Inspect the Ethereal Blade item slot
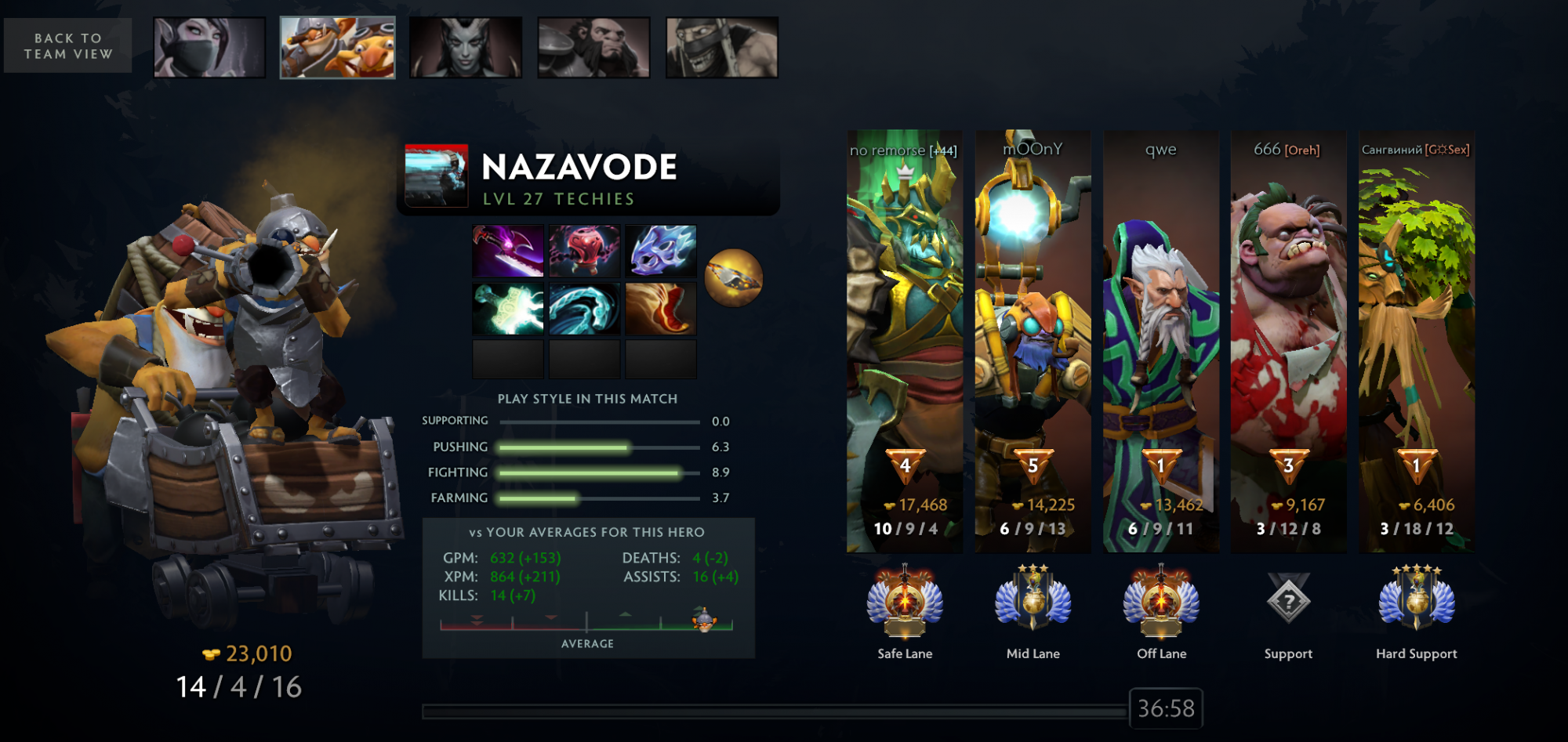1568x742 pixels. [x=508, y=309]
